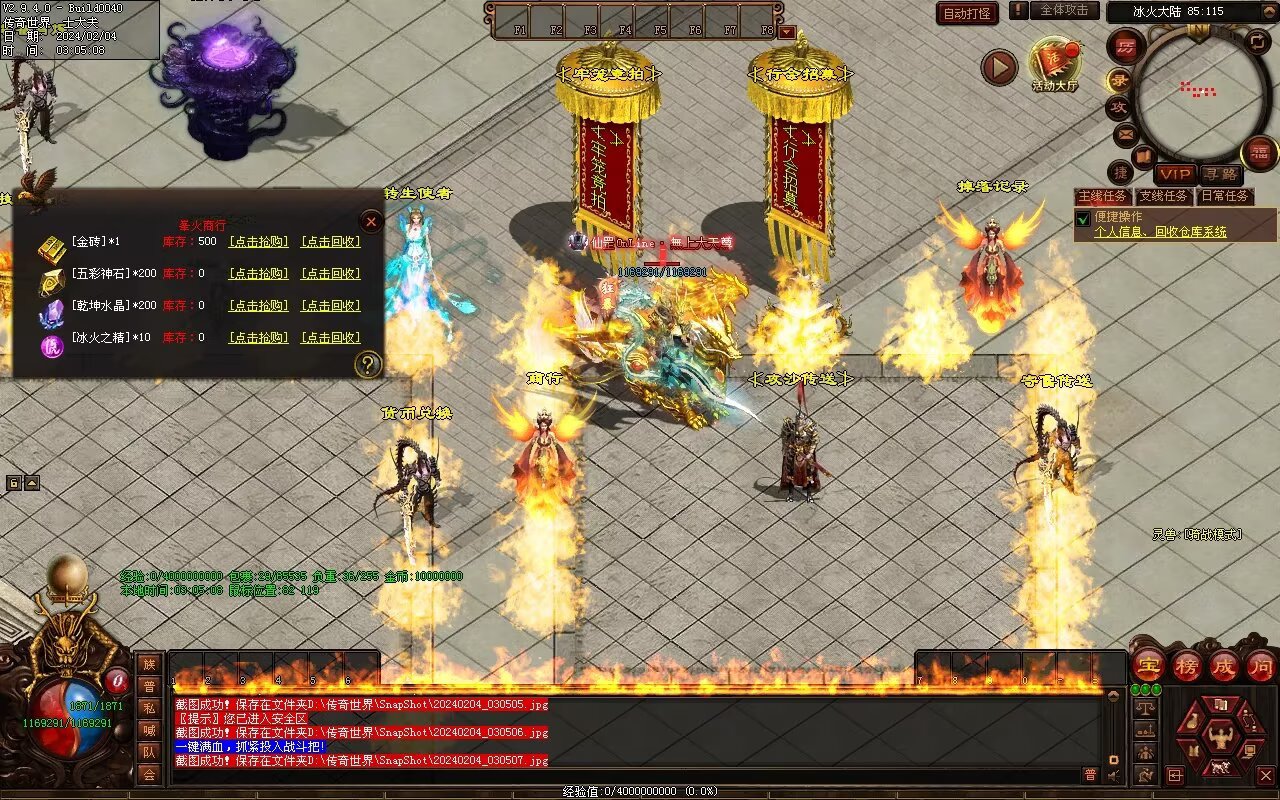Click the round play arrow button
This screenshot has width=1280, height=800.
[998, 67]
